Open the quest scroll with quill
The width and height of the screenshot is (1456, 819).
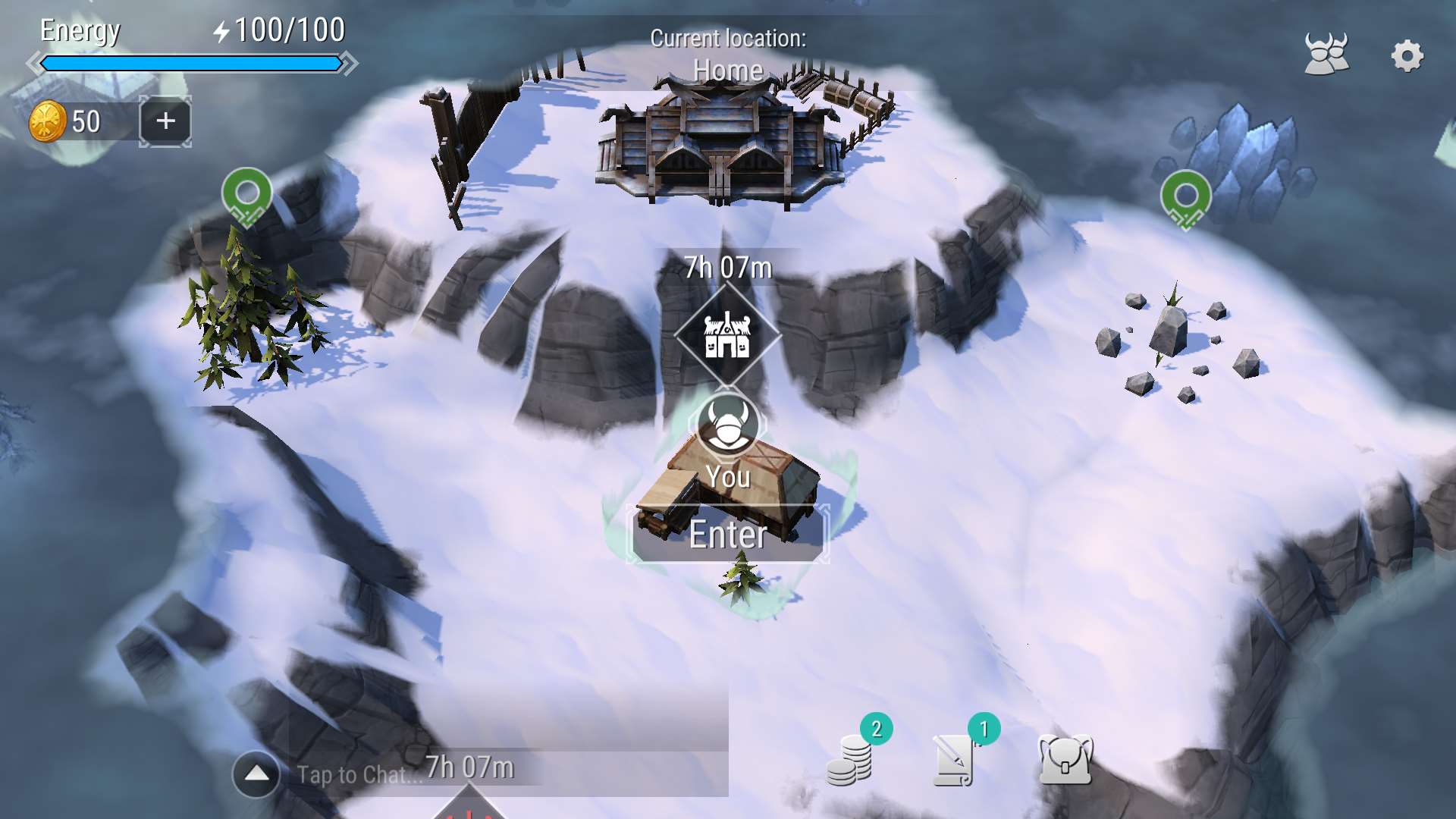point(955,761)
